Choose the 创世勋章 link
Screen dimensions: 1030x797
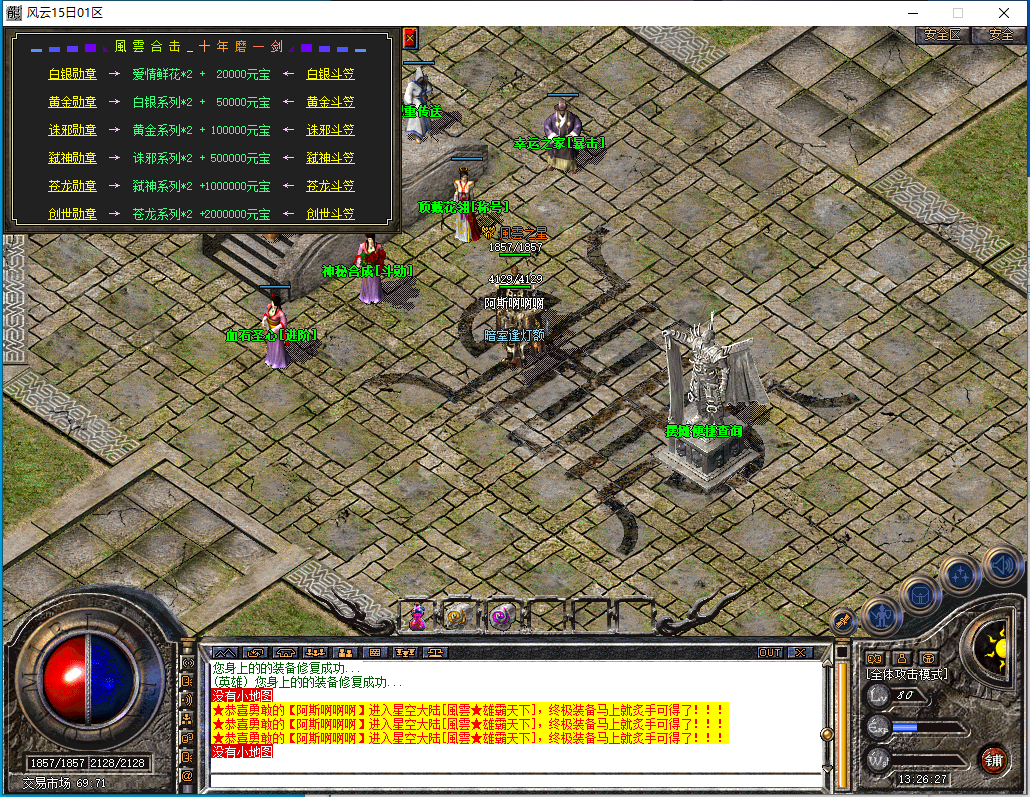73,214
